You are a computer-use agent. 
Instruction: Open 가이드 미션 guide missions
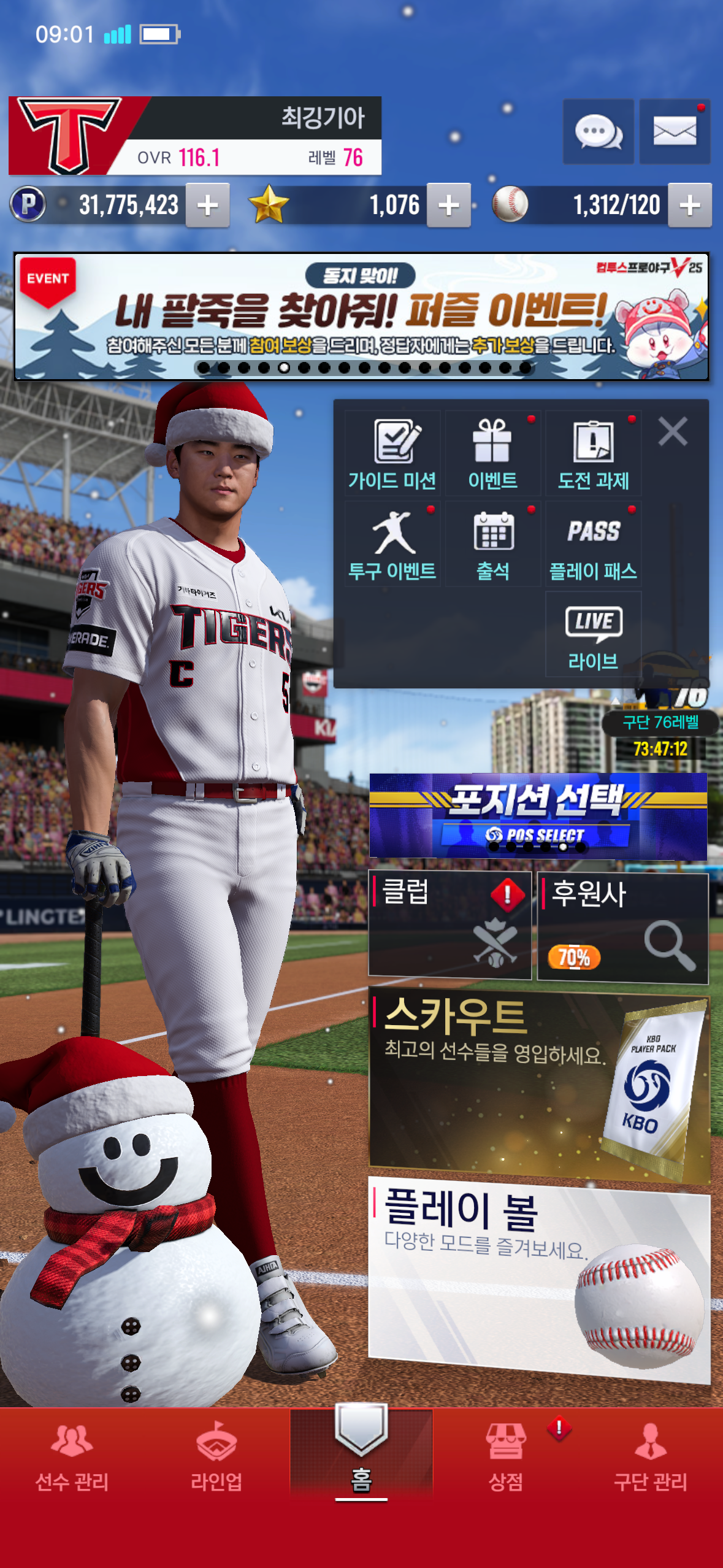[x=392, y=454]
